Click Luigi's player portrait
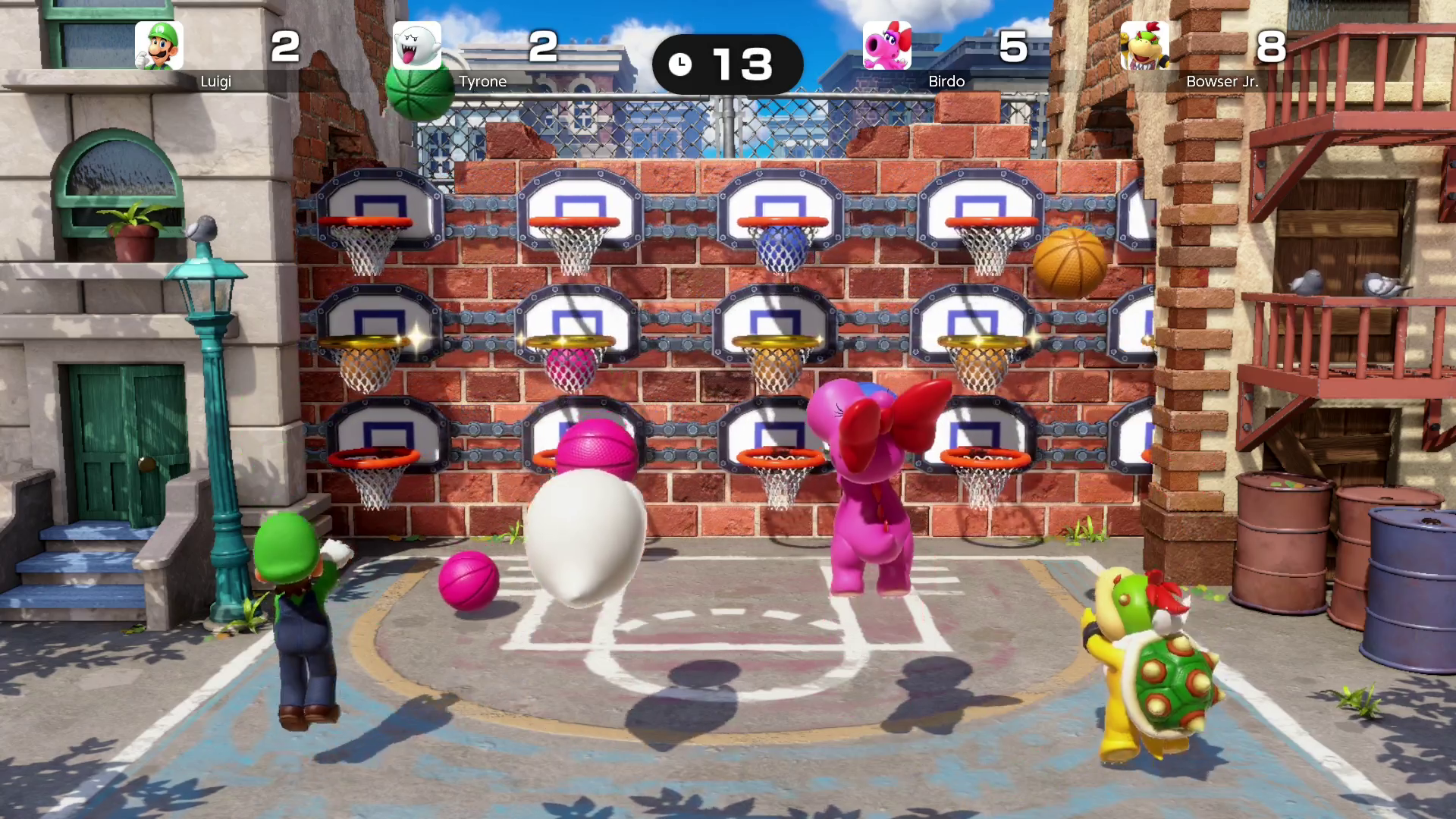This screenshot has height=819, width=1456. click(x=159, y=45)
